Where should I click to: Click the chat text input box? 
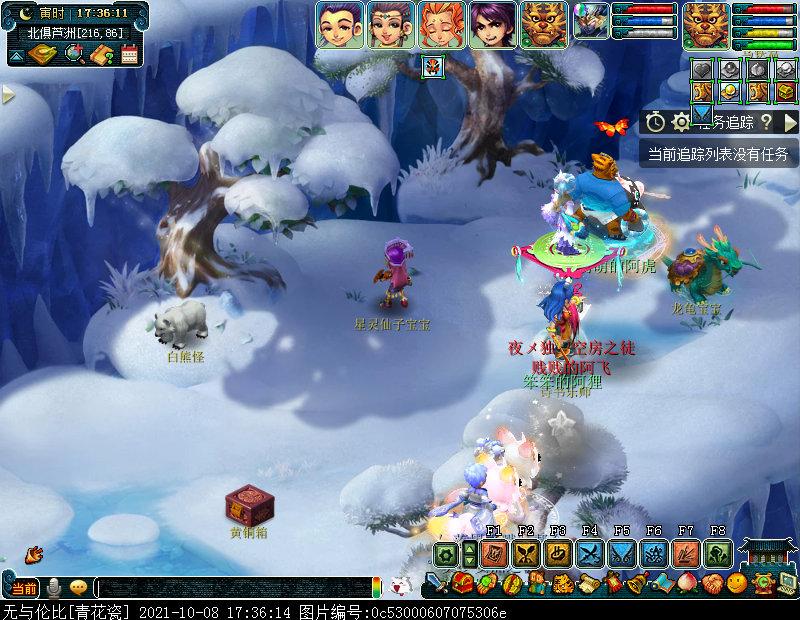tap(232, 588)
